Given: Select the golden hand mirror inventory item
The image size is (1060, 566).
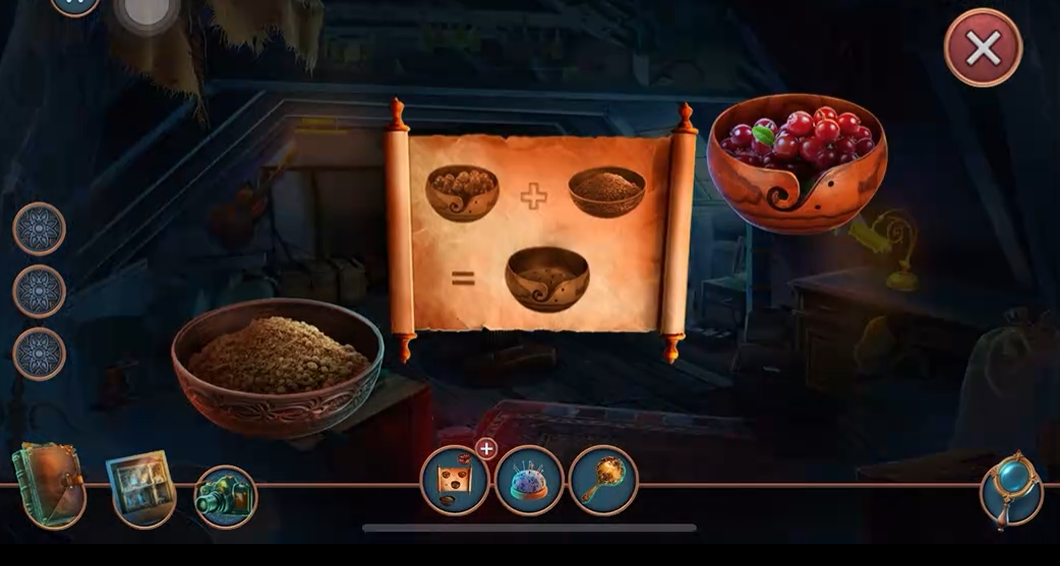Looking at the screenshot, I should tap(603, 481).
